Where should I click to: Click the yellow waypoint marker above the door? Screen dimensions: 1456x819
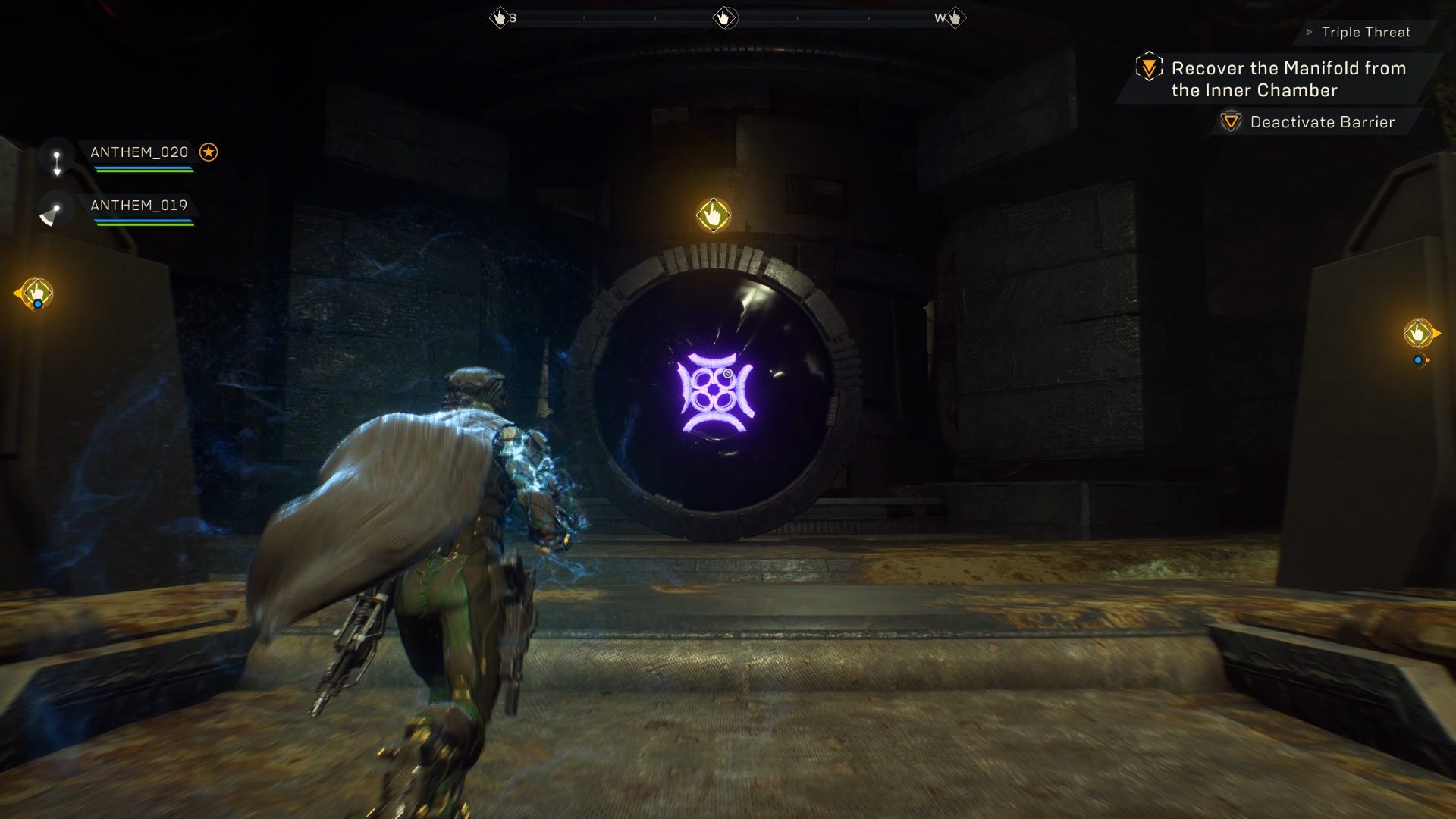(714, 215)
